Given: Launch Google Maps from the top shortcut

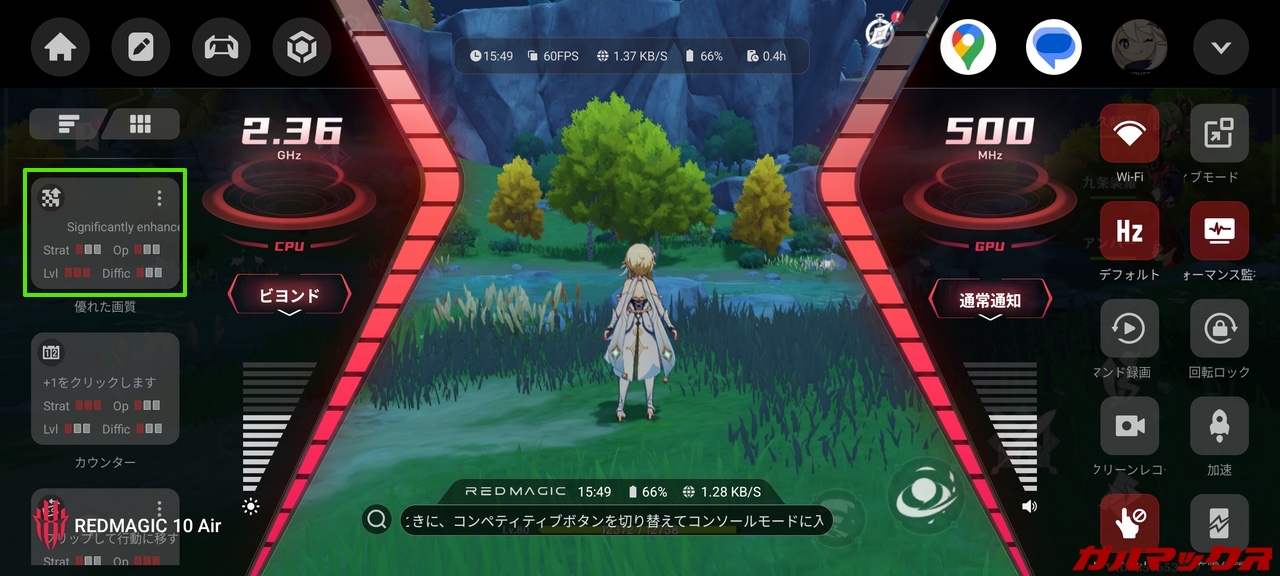Looking at the screenshot, I should pyautogui.click(x=967, y=47).
